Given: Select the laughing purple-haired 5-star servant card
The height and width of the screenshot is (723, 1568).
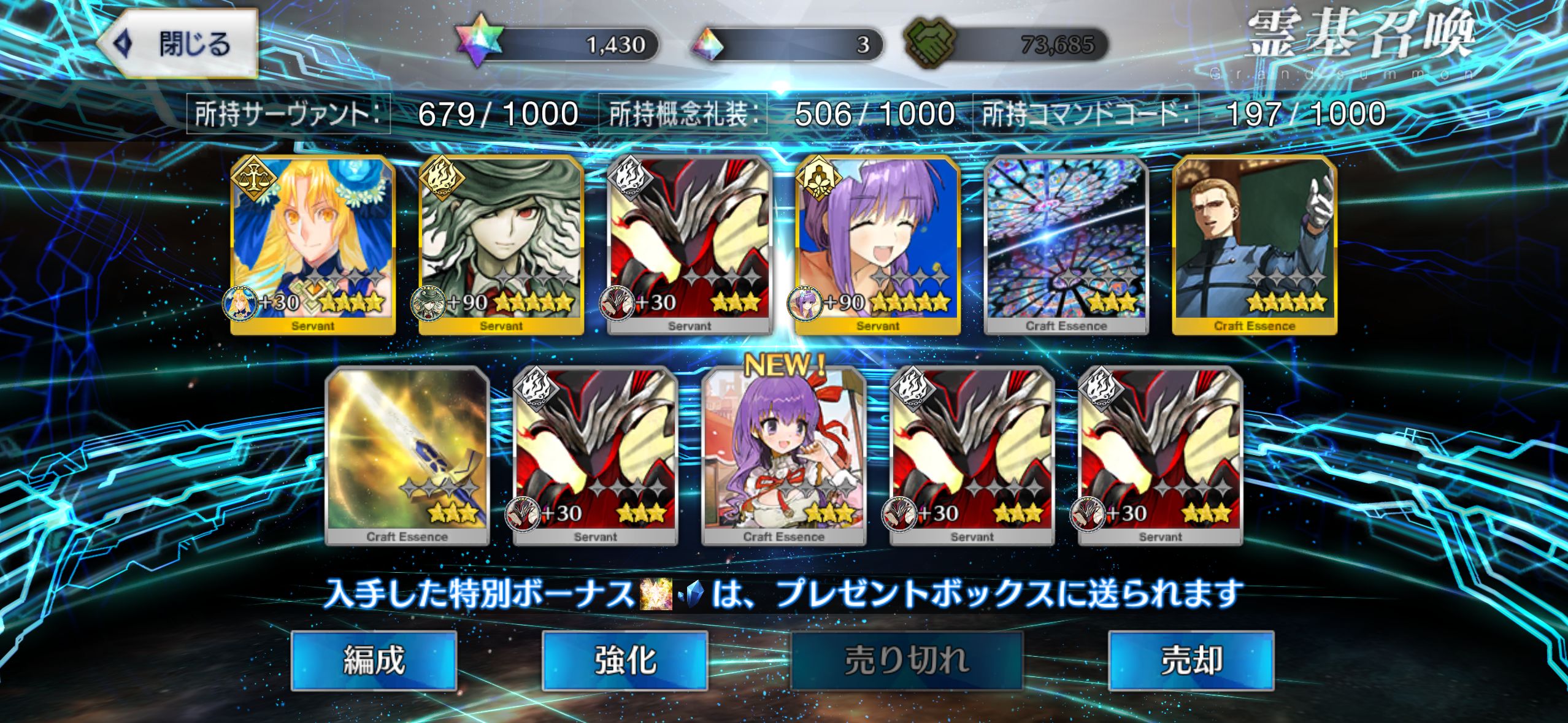Looking at the screenshot, I should pyautogui.click(x=877, y=244).
